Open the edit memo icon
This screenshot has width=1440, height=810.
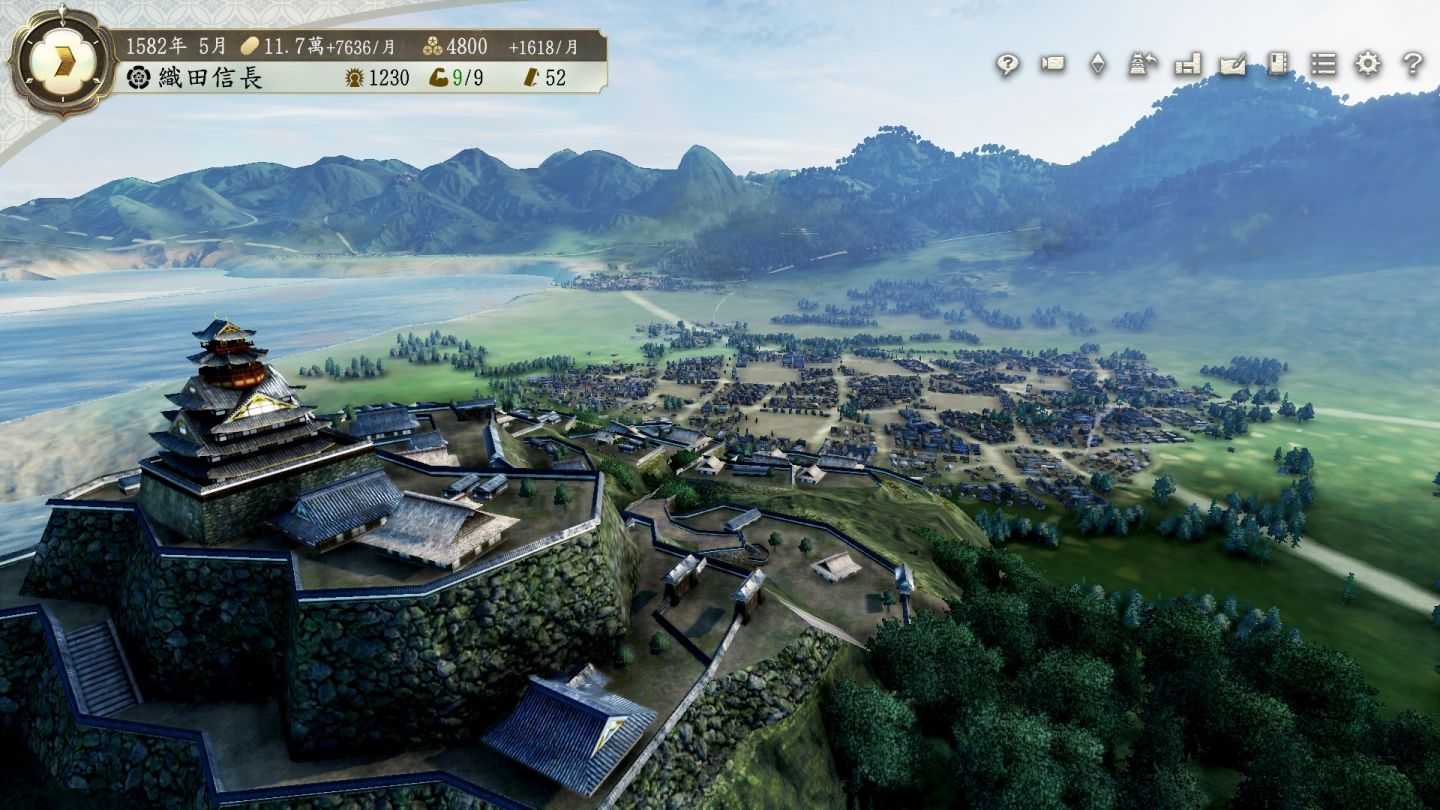1236,66
